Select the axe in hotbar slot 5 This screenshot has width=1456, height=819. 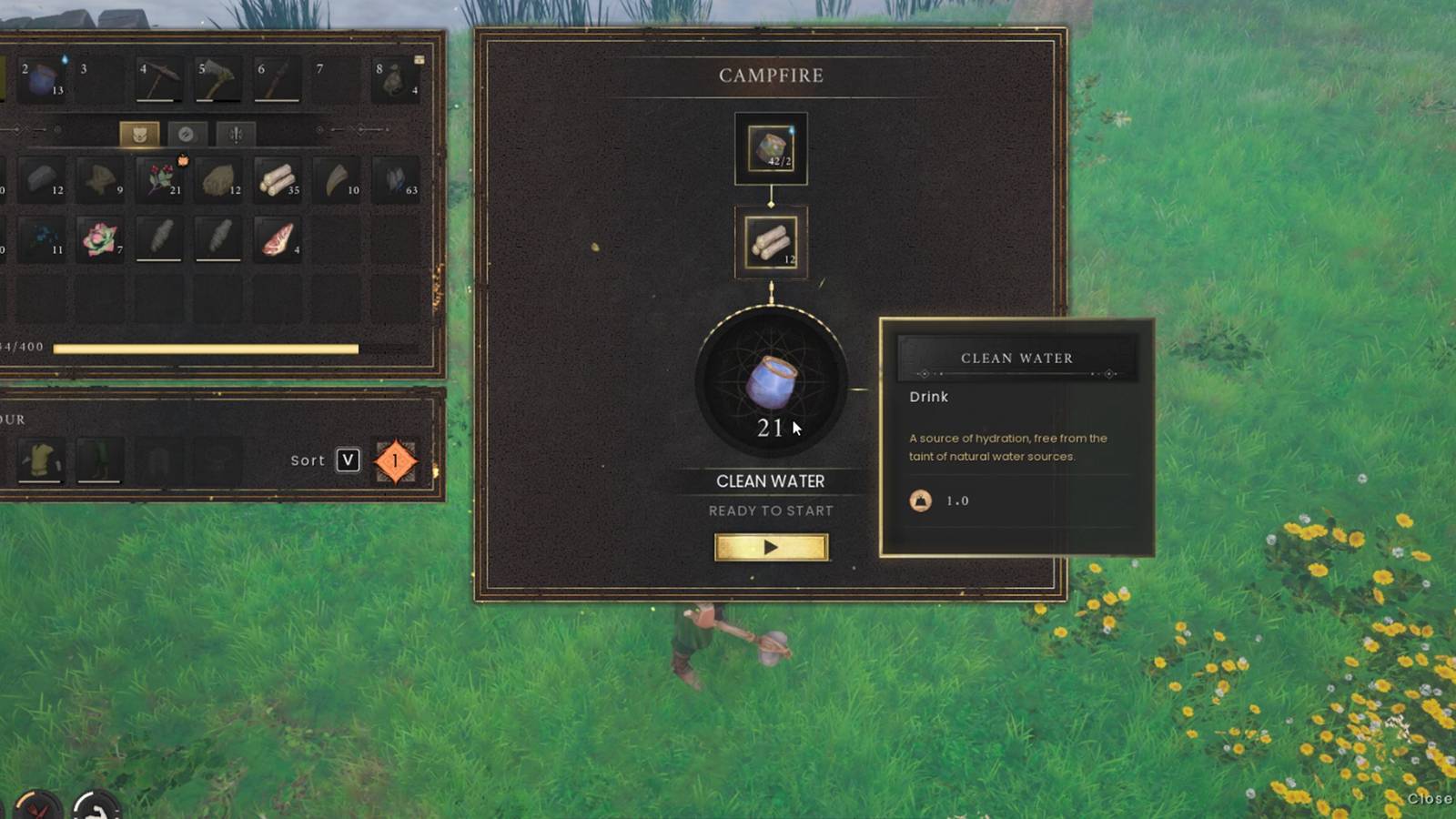217,80
